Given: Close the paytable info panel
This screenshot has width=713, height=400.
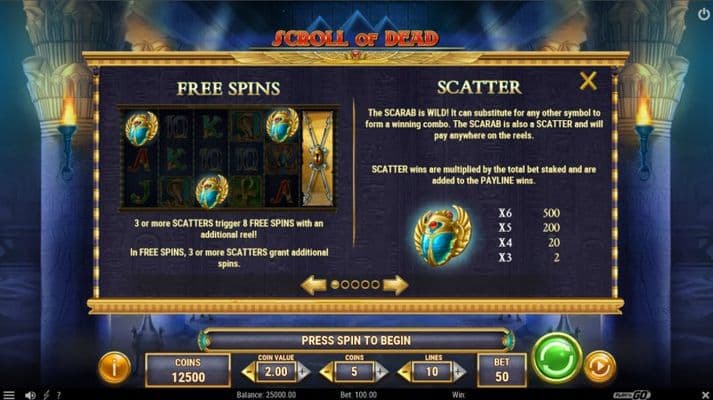Looking at the screenshot, I should (x=588, y=81).
